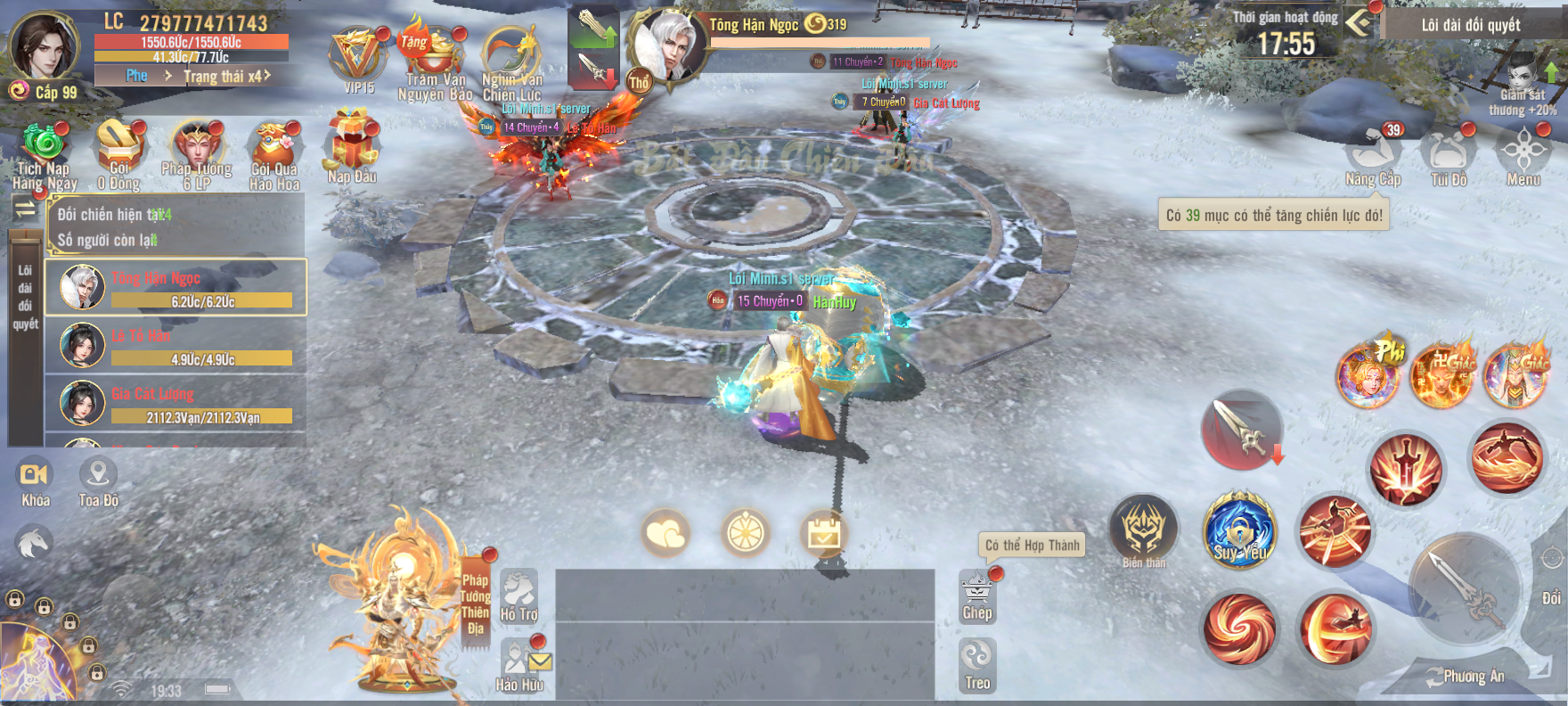
Task: Select Gia Cát Lượng in the opponent list
Action: pyautogui.click(x=176, y=402)
